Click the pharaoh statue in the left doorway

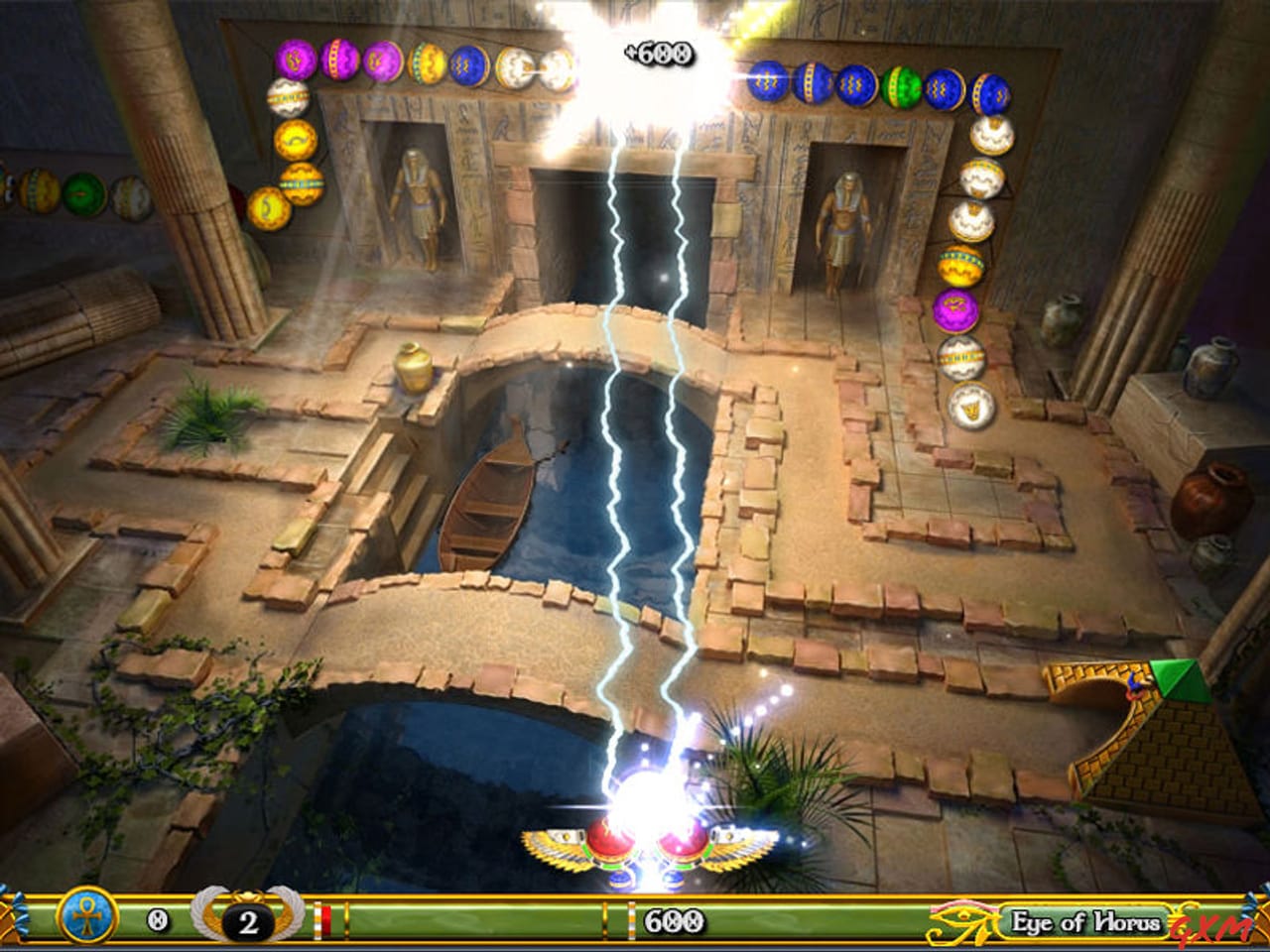418,198
